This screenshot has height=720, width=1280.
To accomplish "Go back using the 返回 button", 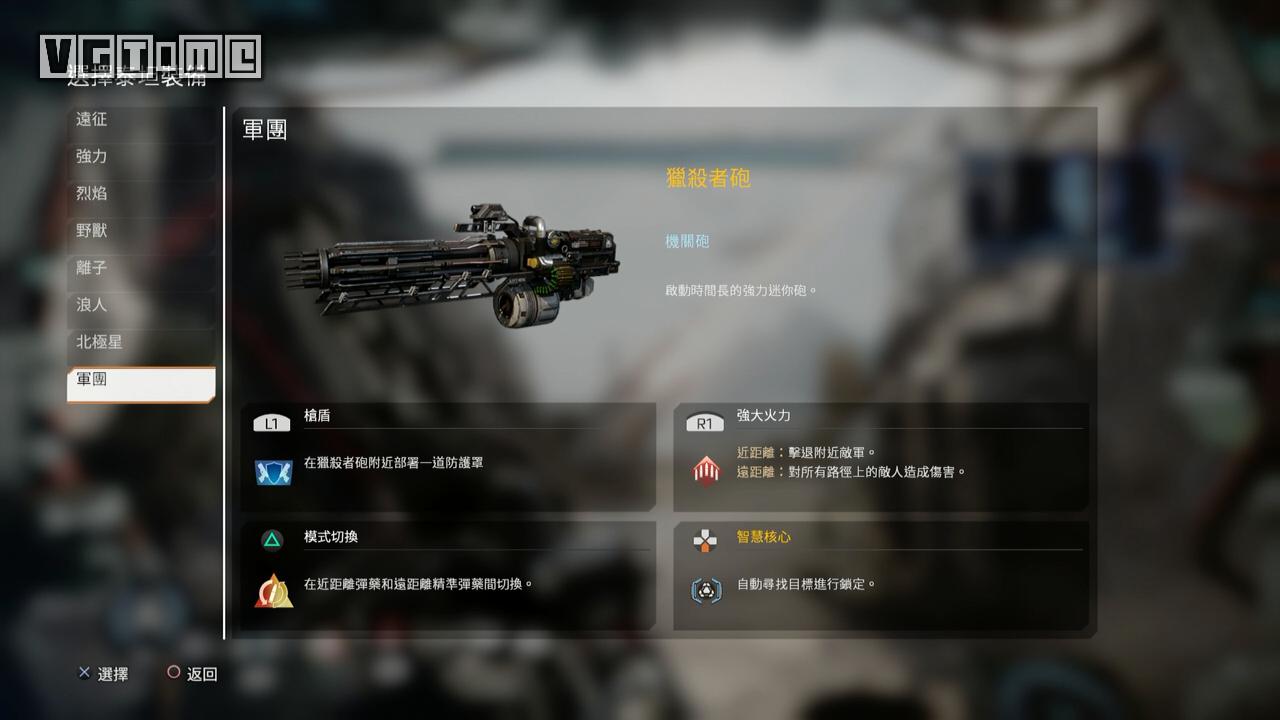I will [x=192, y=674].
